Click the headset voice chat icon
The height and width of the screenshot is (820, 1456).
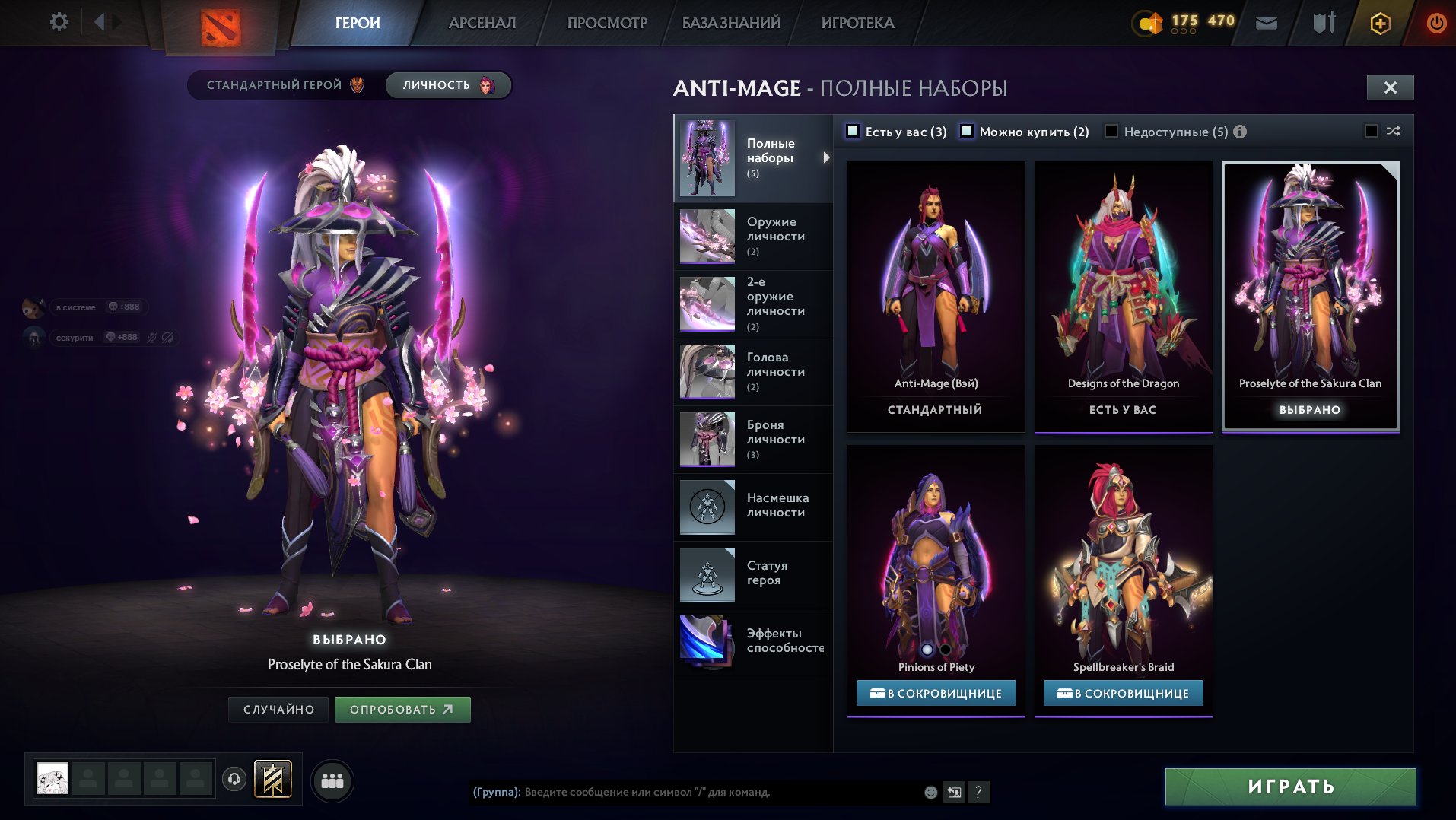(x=234, y=778)
